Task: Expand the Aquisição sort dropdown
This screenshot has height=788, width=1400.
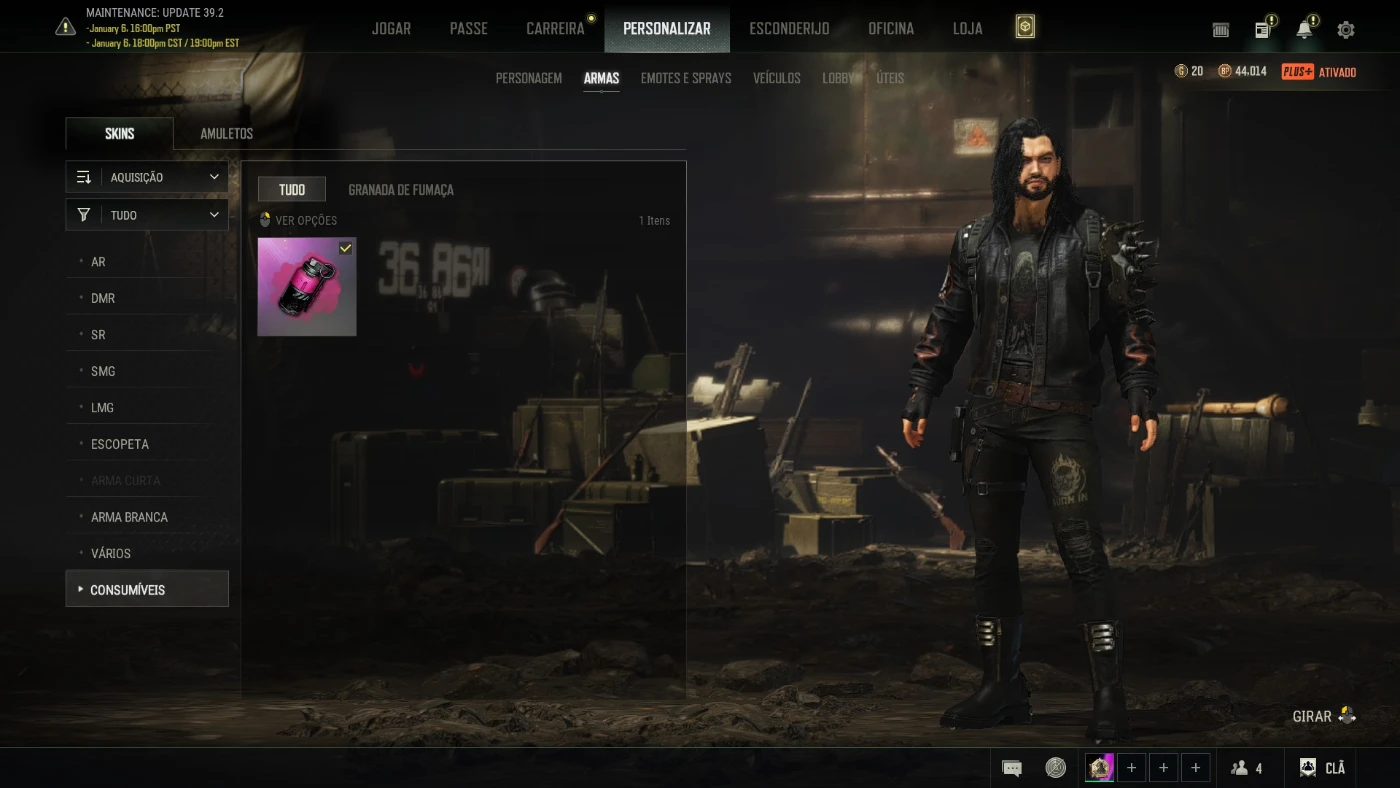Action: pos(147,177)
